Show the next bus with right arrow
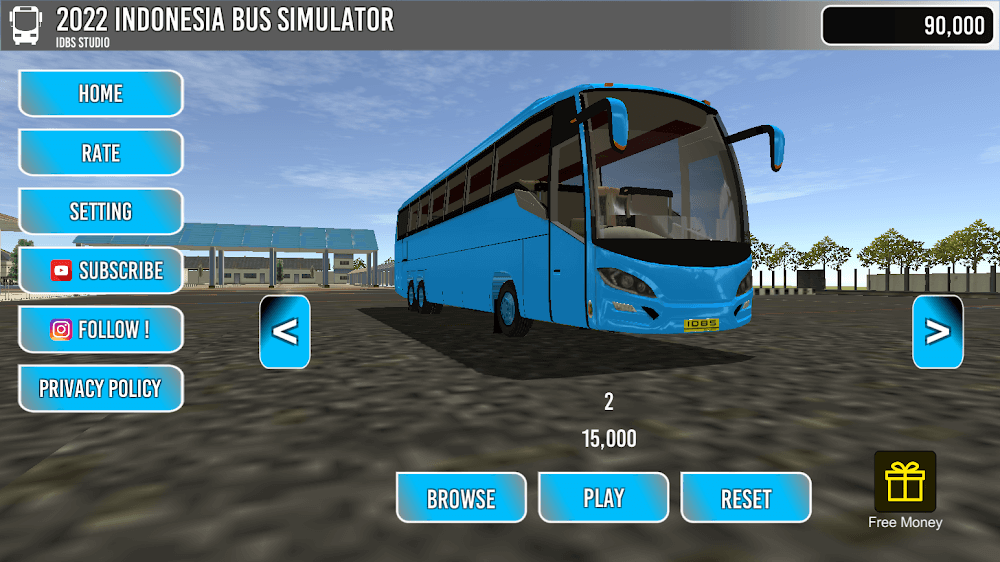 click(x=938, y=332)
